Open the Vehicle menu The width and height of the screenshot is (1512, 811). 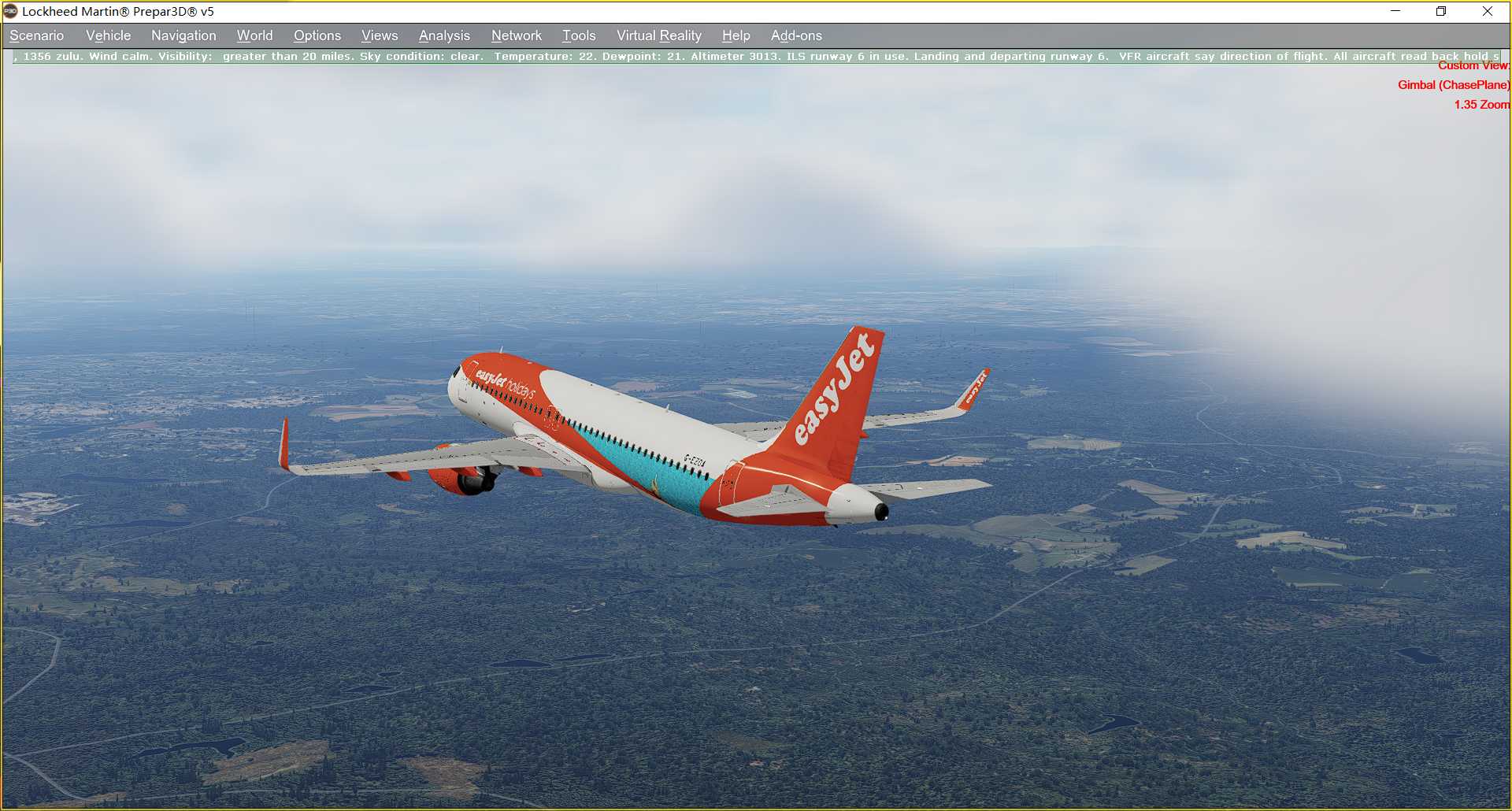108,35
